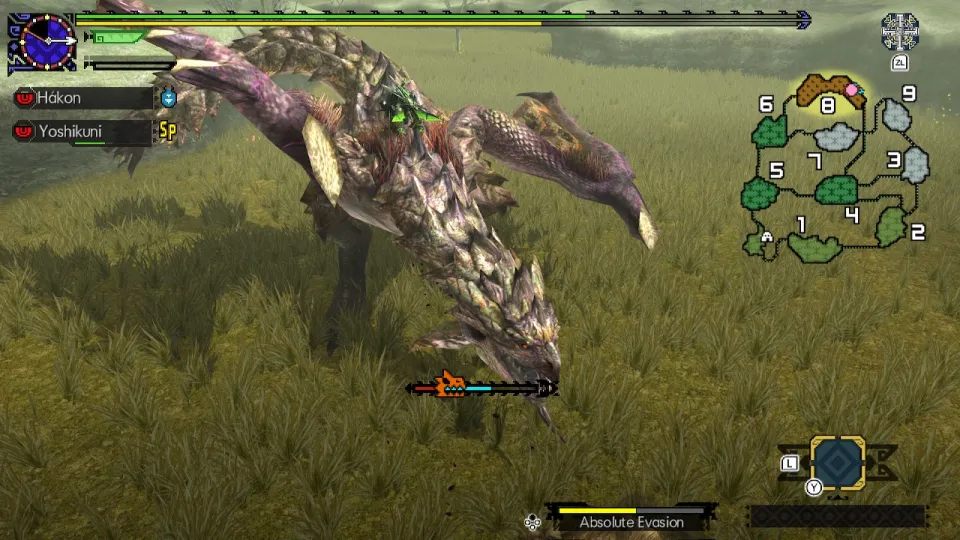The height and width of the screenshot is (540, 960).
Task: Click the quest timer clock
Action: tap(42, 42)
